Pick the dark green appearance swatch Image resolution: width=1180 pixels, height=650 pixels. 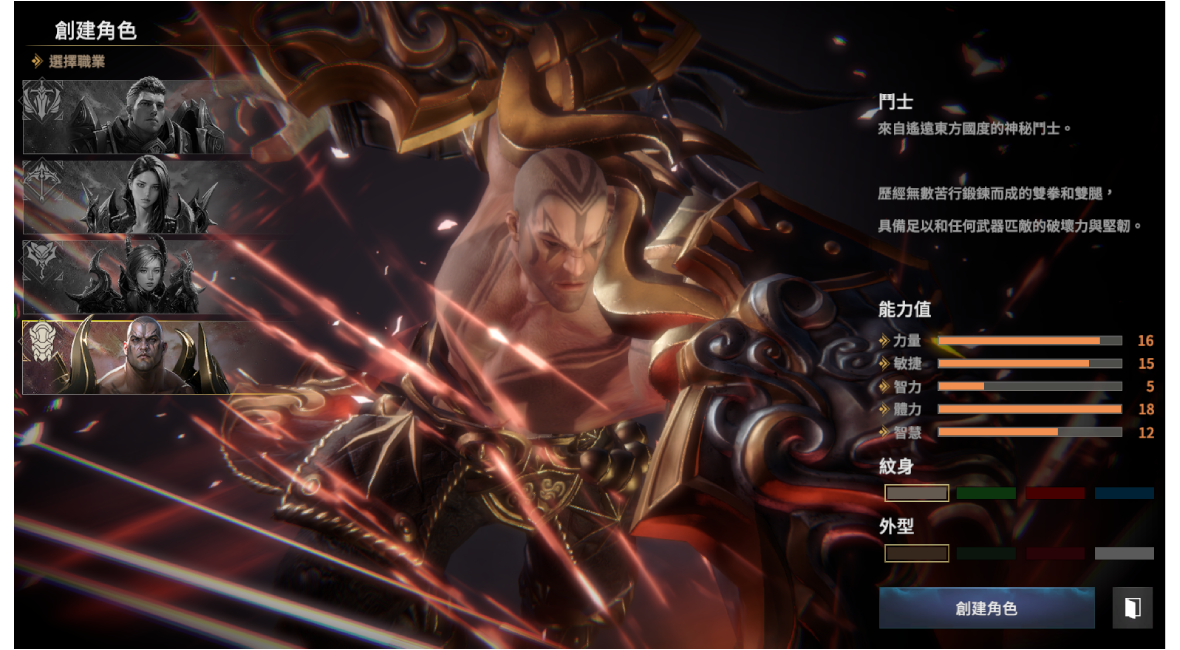click(x=986, y=553)
